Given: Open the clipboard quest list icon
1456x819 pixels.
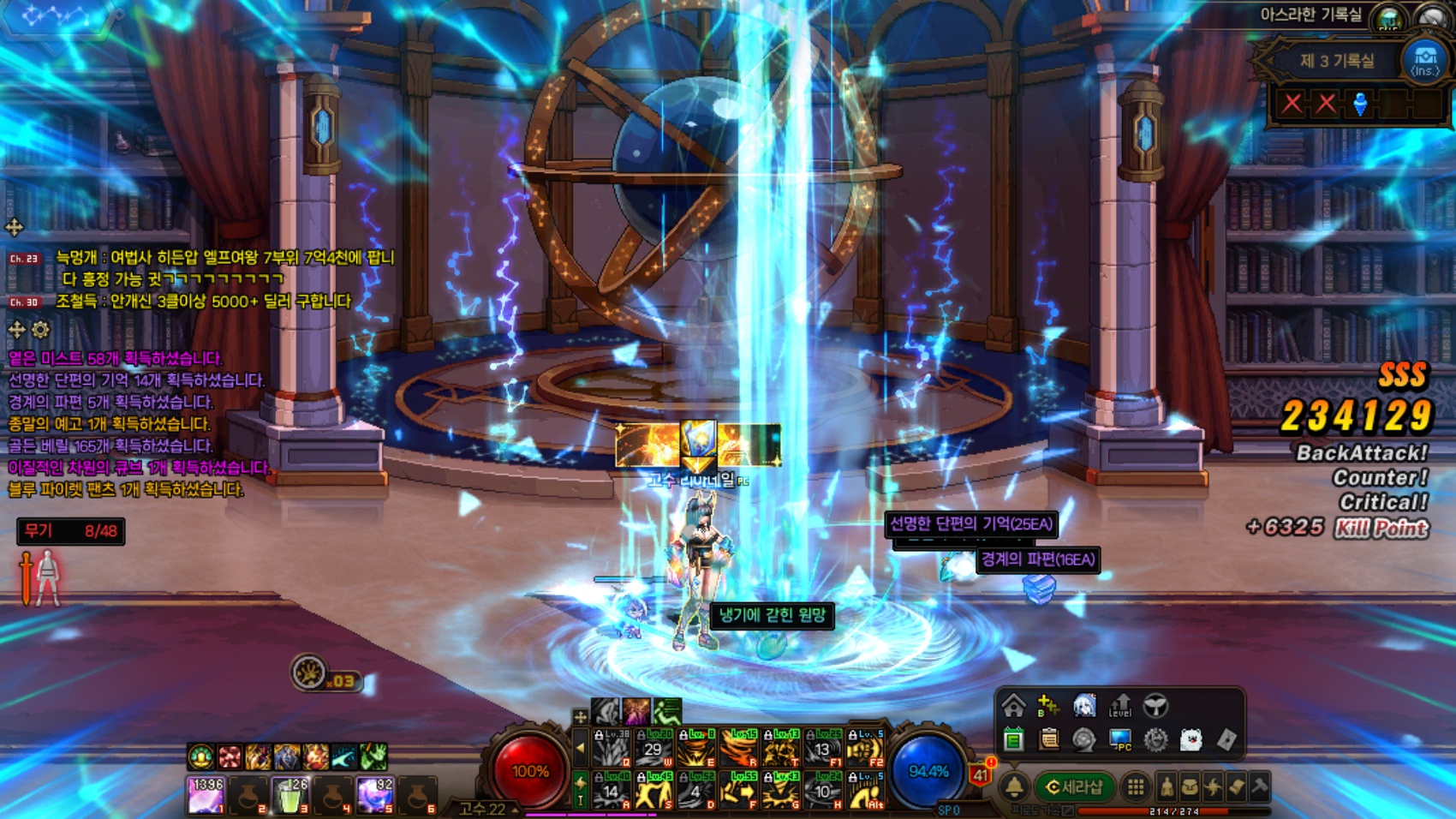Looking at the screenshot, I should point(1048,739).
